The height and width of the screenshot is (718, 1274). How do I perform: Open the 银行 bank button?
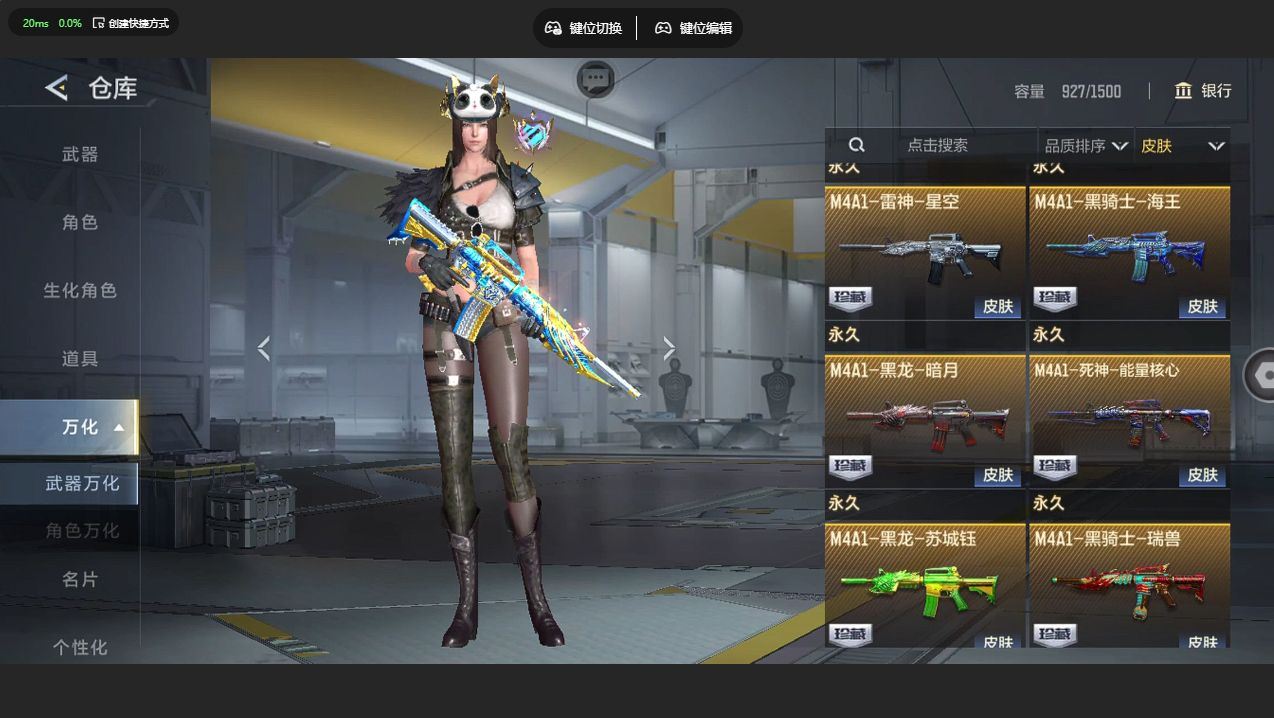click(x=1203, y=91)
